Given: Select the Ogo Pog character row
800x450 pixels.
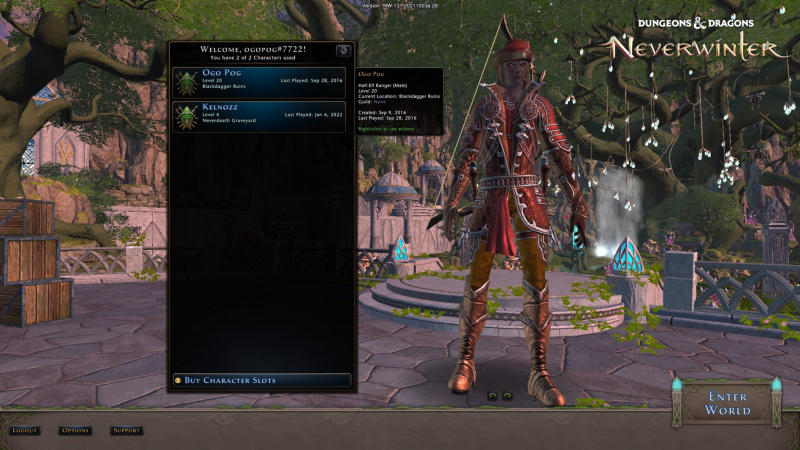Looking at the screenshot, I should [260, 81].
